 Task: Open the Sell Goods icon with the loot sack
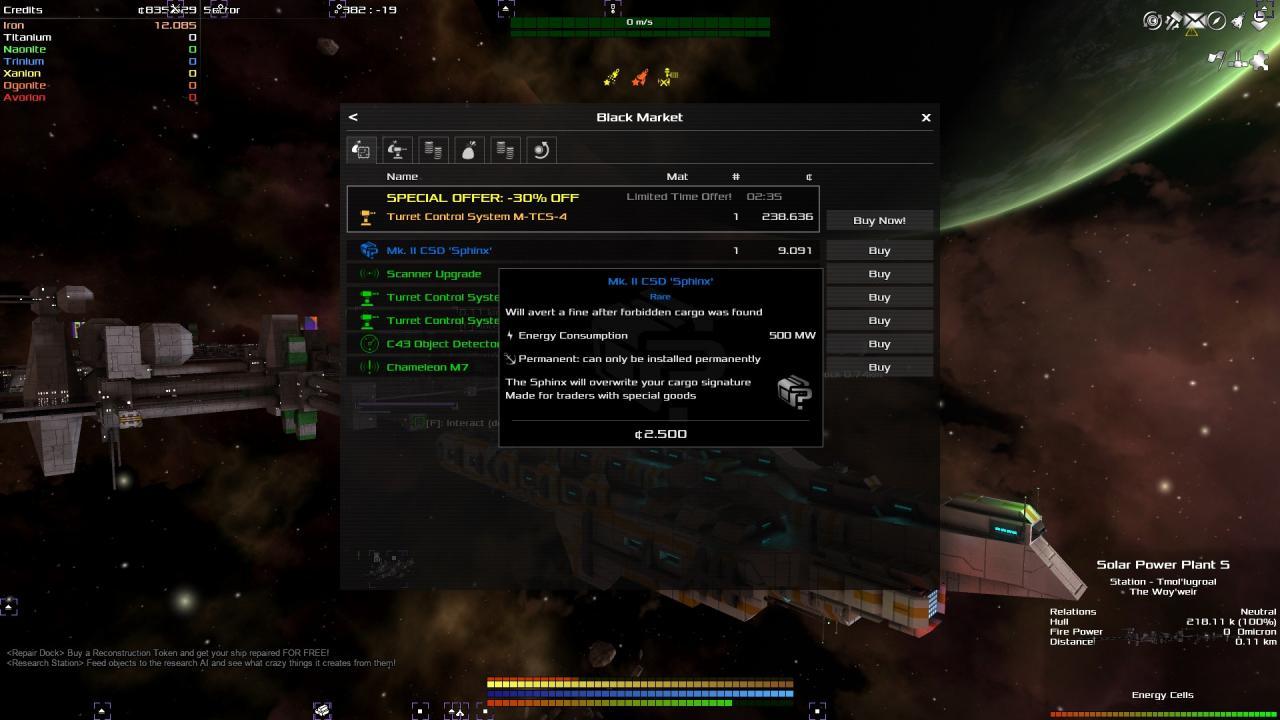coord(469,150)
